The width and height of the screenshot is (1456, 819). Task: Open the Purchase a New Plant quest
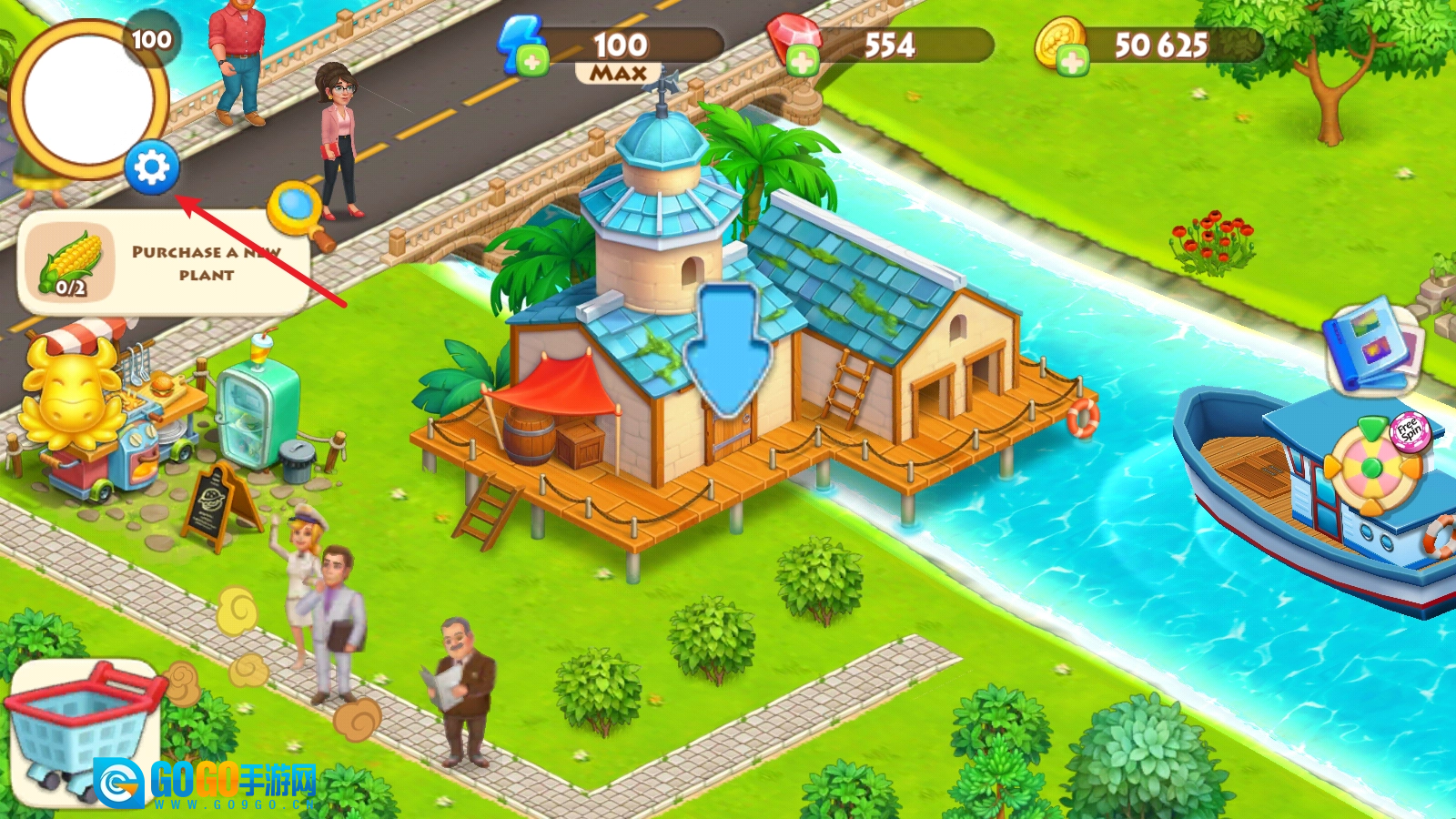[164, 263]
